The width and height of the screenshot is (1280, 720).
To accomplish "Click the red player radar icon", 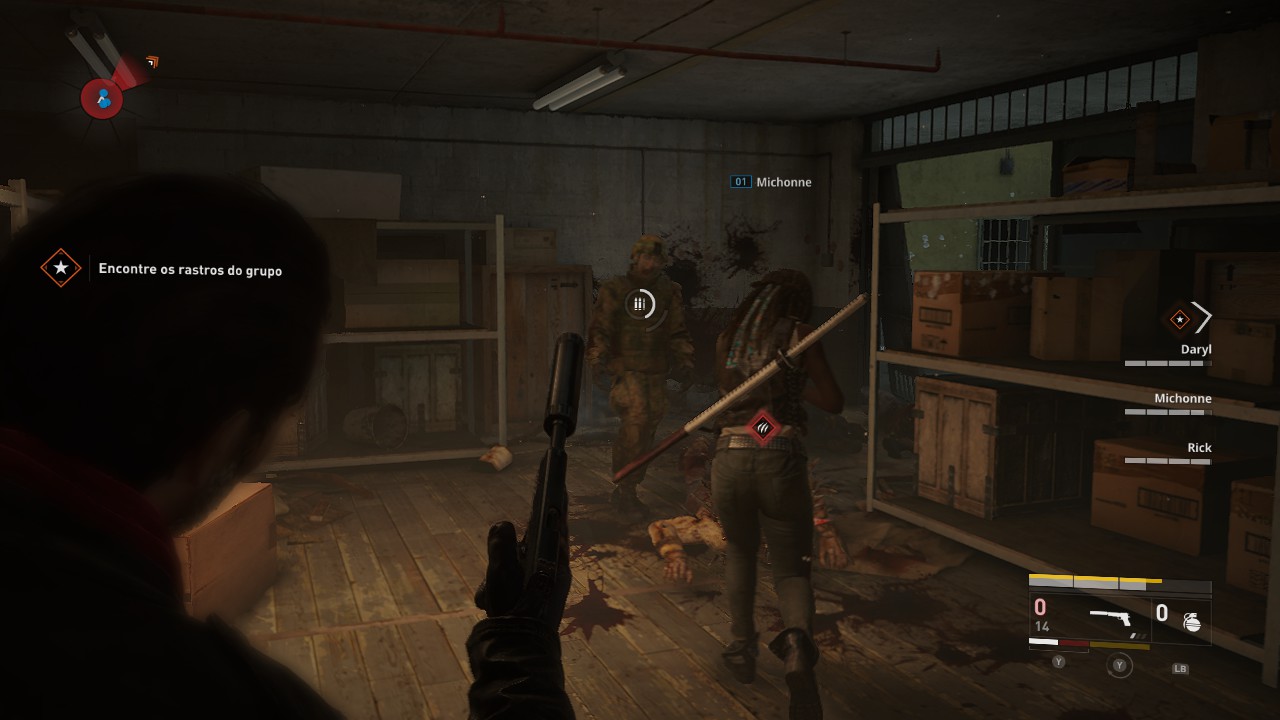I will coord(102,98).
